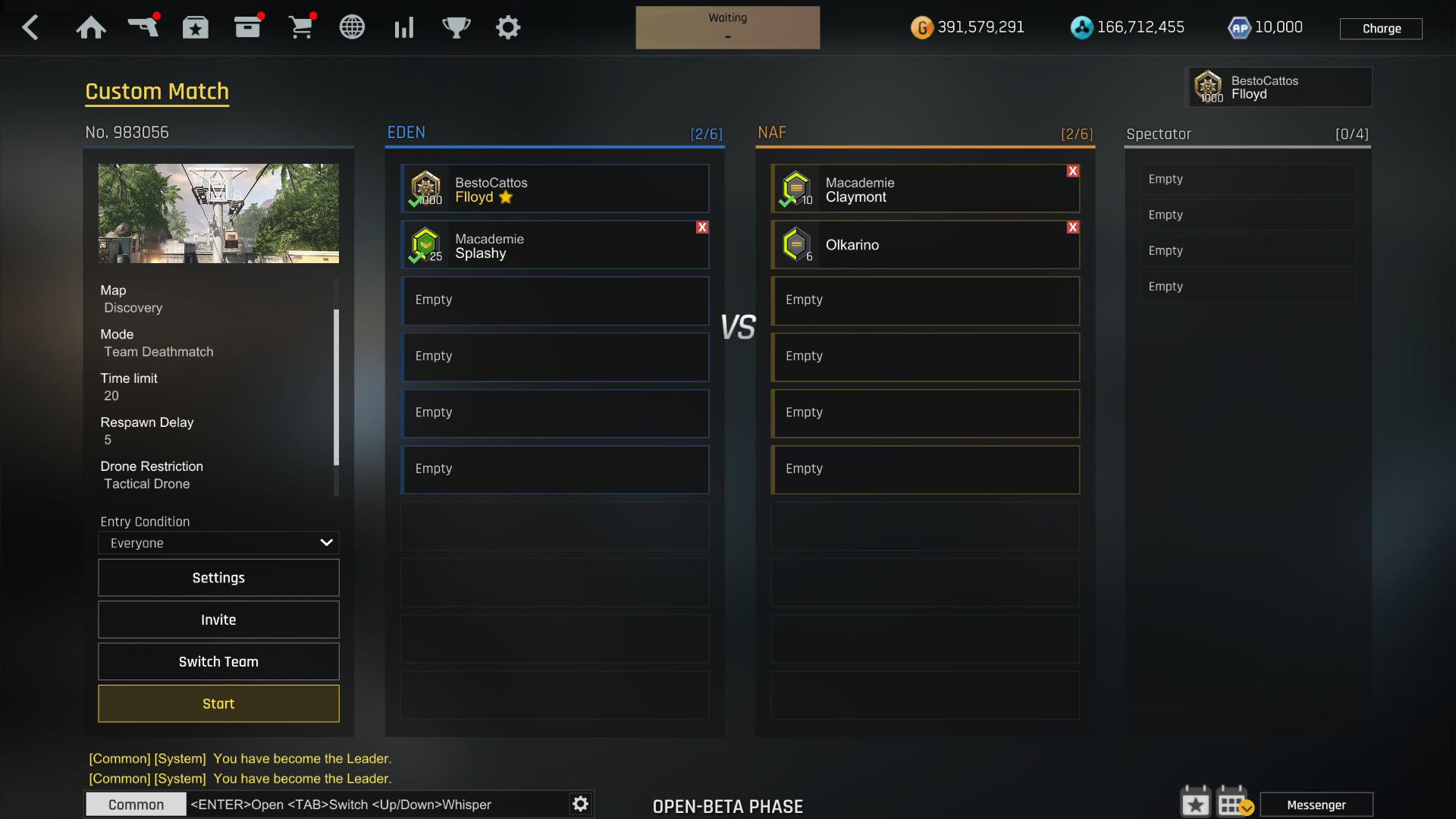View rankings via the trophy icon
The image size is (1456, 819).
coord(456,27)
